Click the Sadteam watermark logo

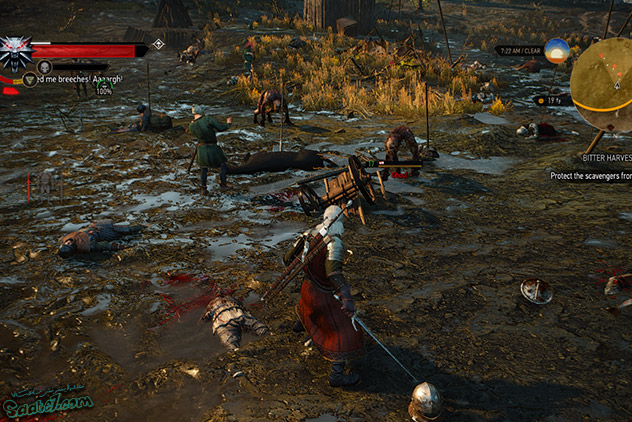tap(46, 401)
